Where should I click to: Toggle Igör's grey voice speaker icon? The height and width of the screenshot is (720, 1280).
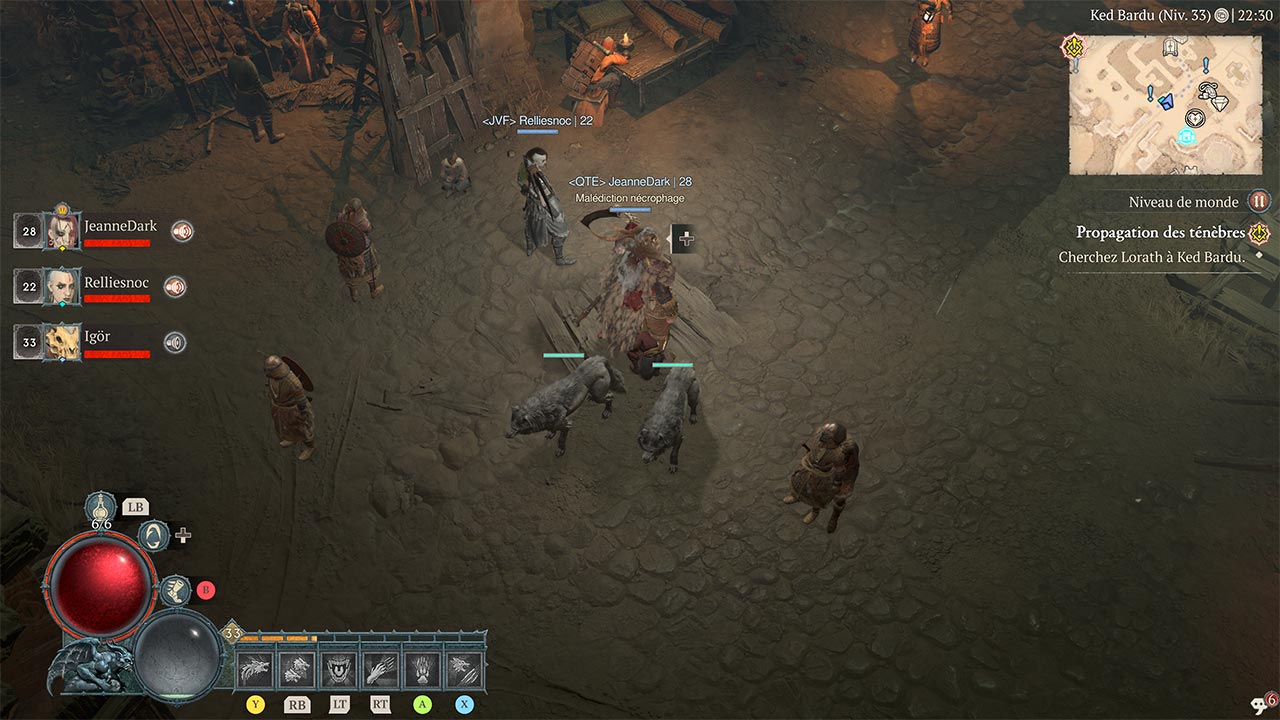[x=175, y=343]
